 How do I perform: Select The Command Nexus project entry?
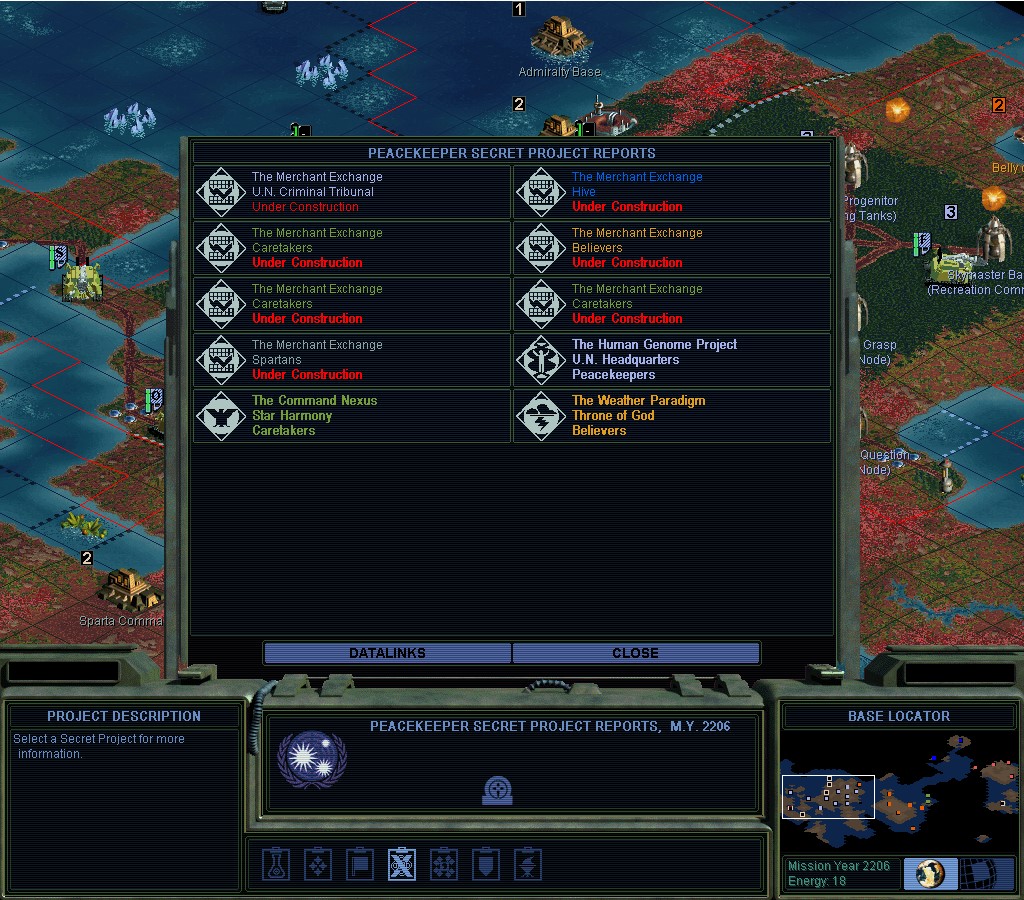[x=351, y=416]
